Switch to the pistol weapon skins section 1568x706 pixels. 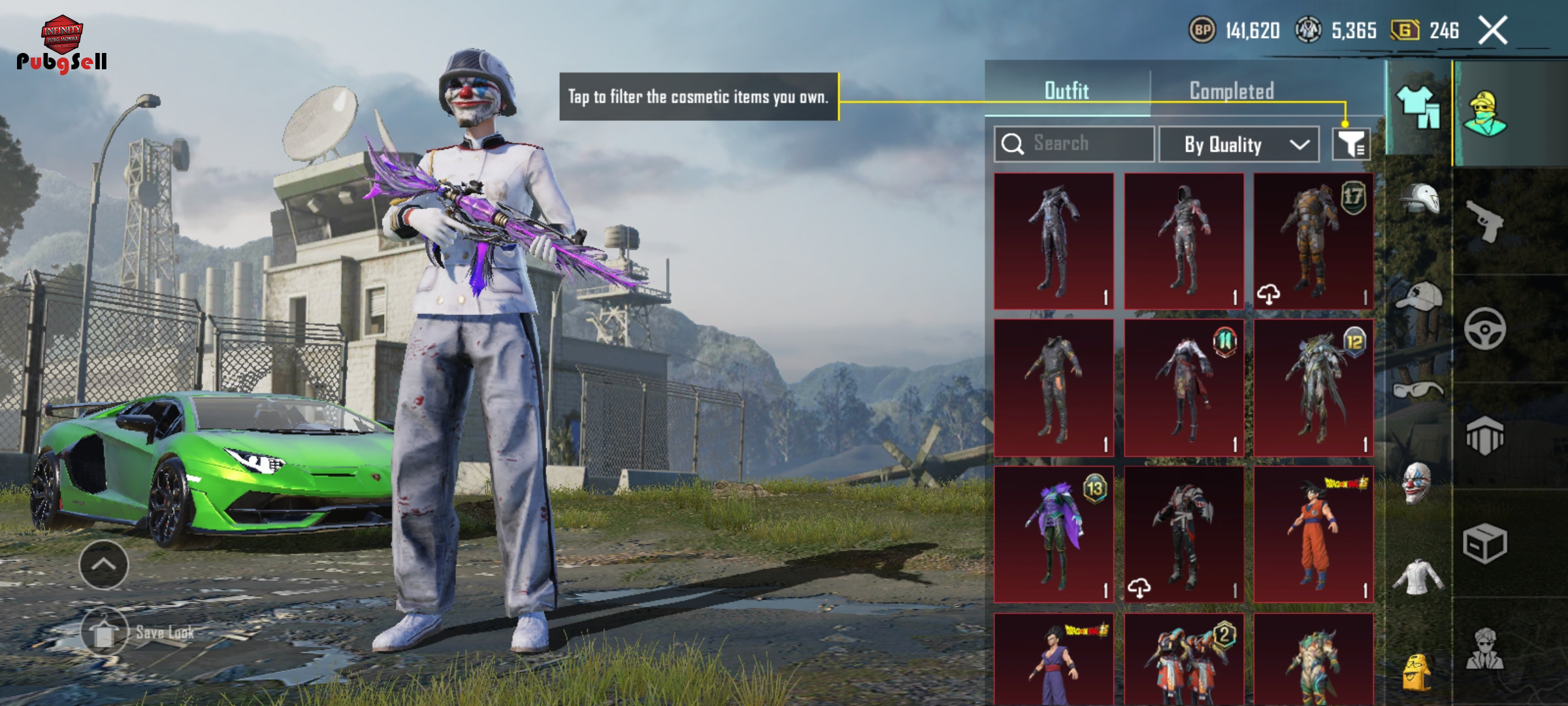[x=1485, y=221]
